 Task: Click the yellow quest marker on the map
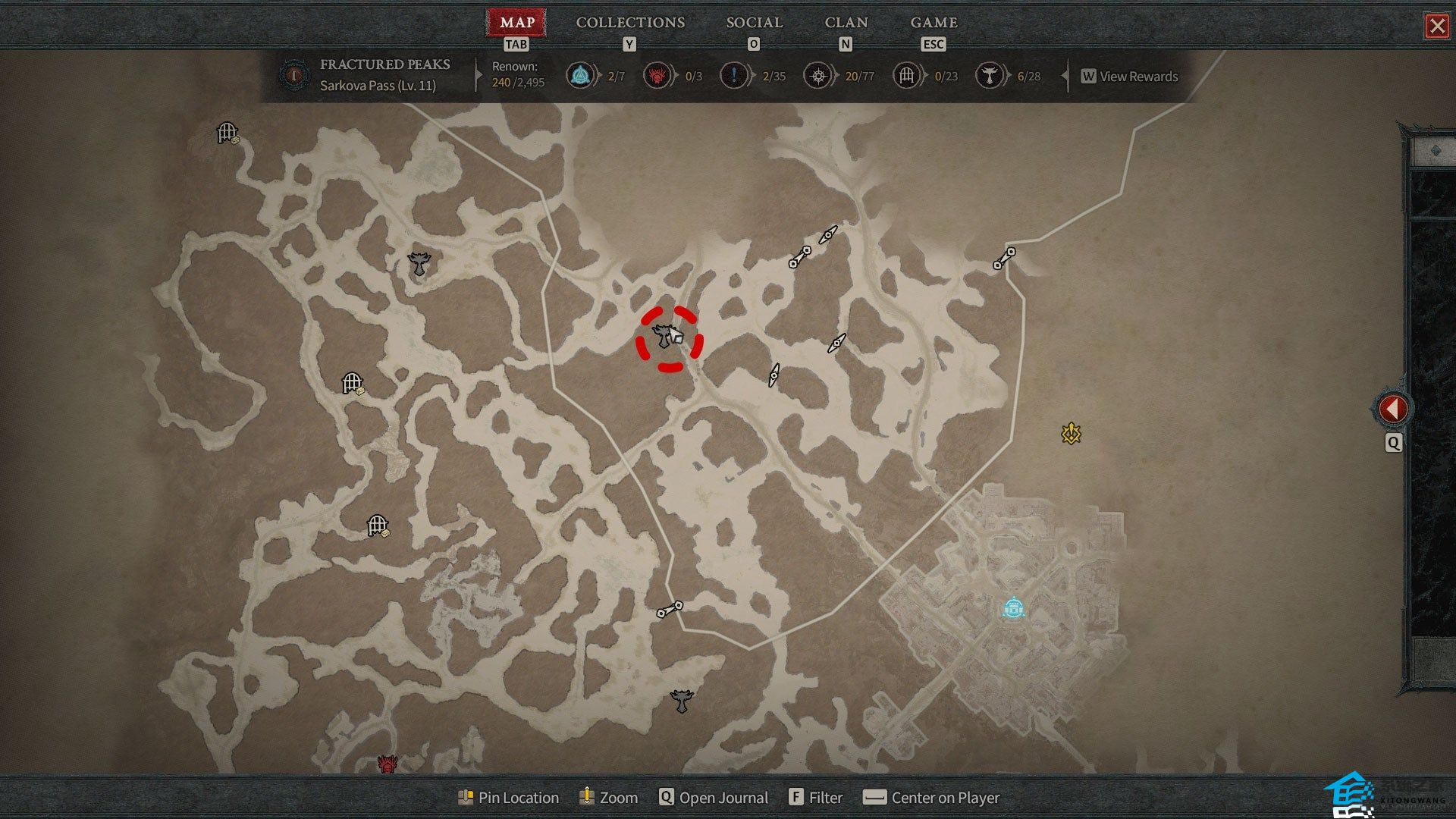coord(1071,433)
